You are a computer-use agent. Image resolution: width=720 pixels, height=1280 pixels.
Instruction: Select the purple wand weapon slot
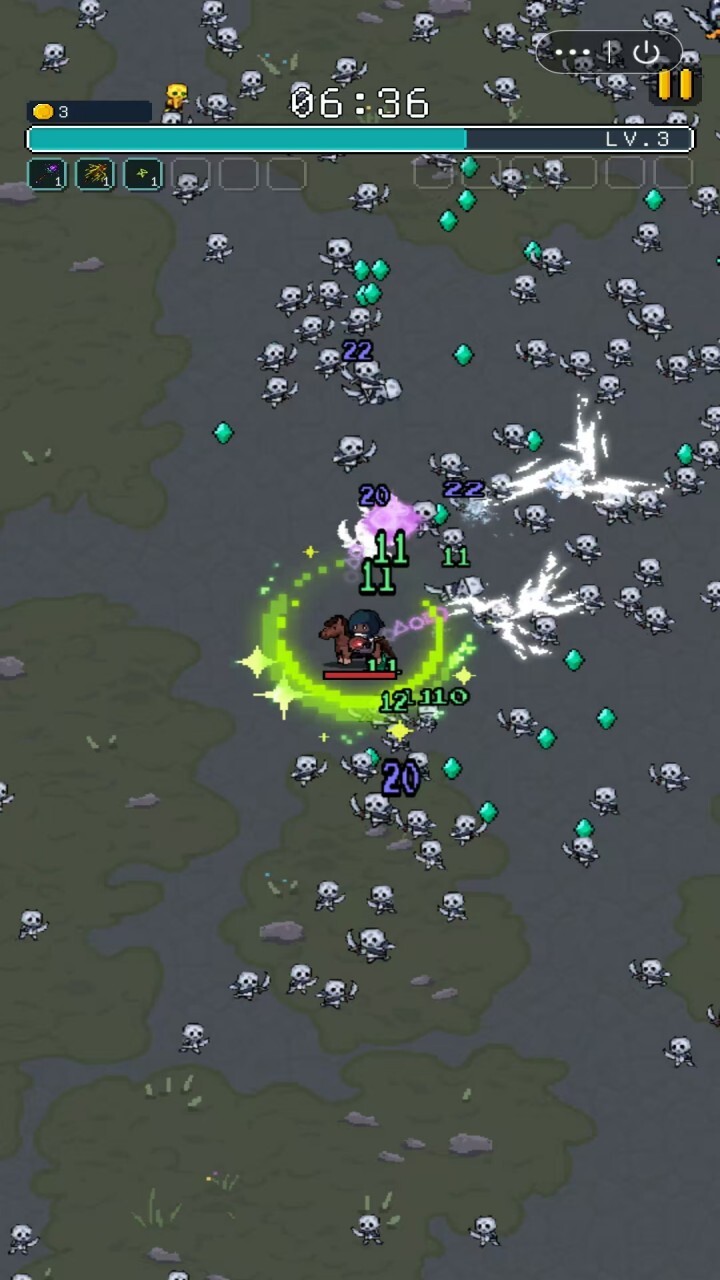click(46, 174)
